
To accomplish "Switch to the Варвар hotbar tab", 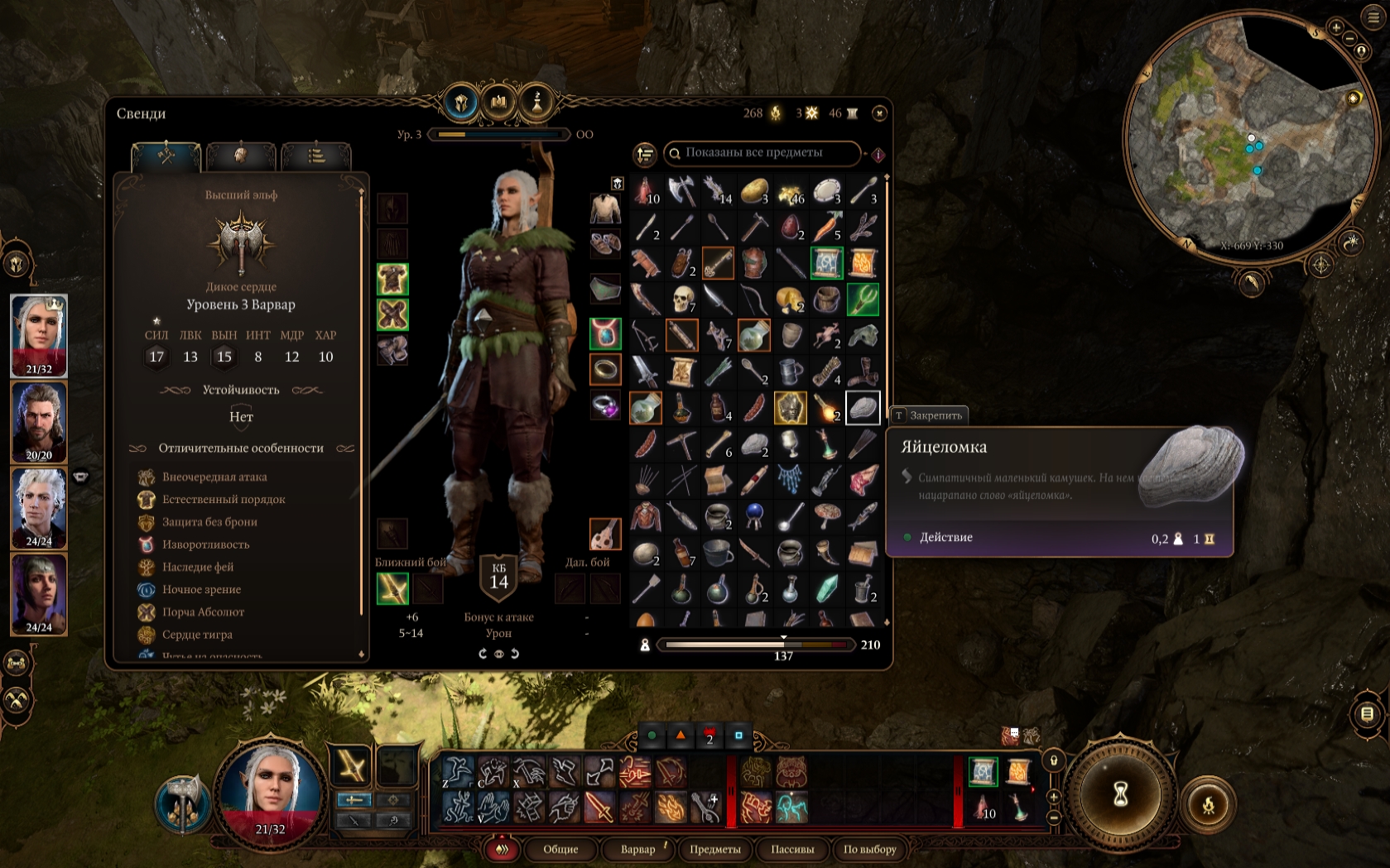I will click(638, 849).
